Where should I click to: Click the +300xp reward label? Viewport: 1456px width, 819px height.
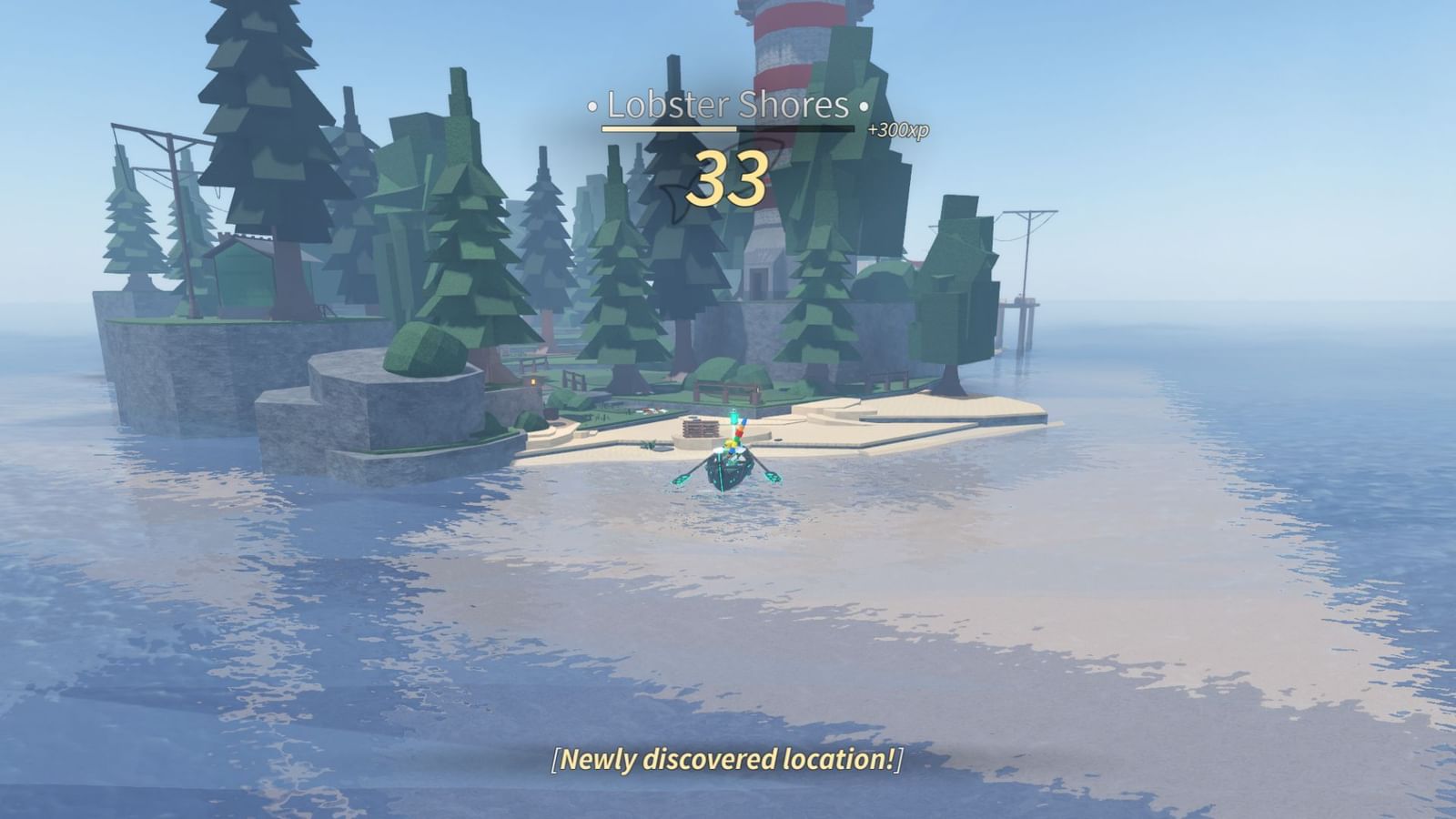(899, 129)
